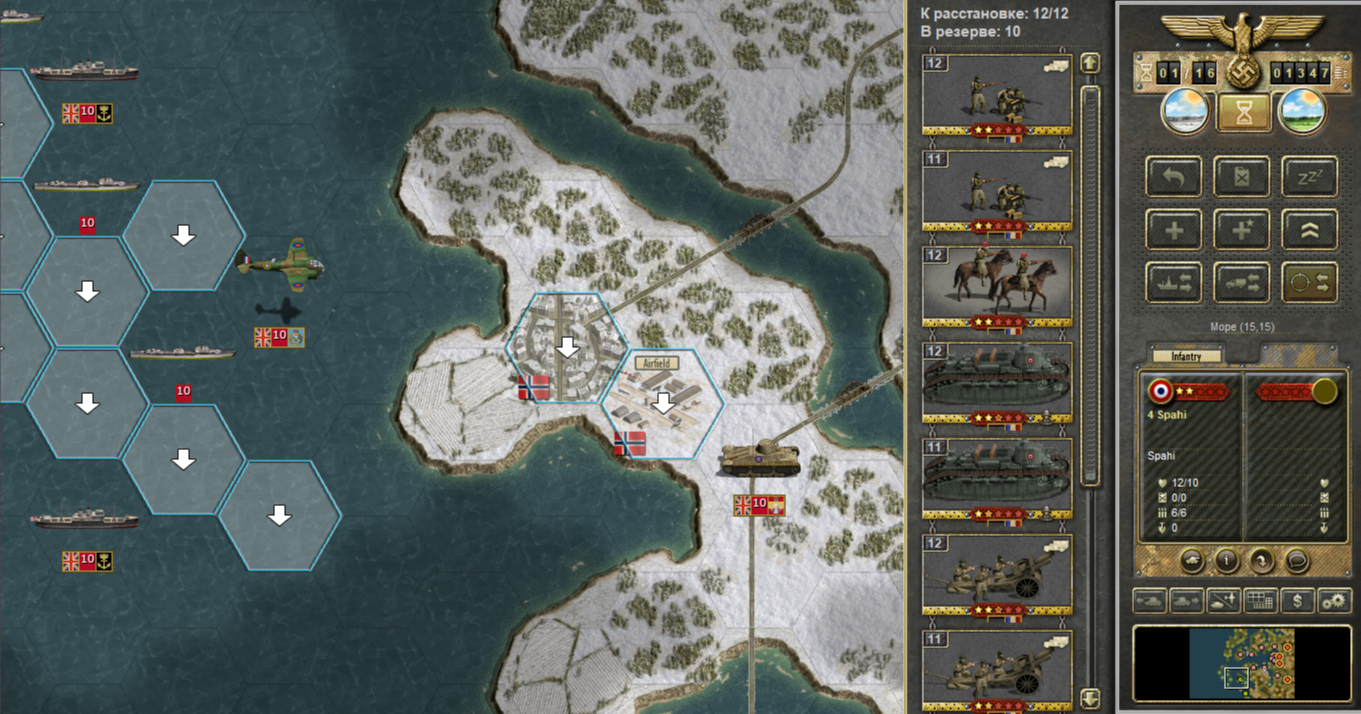The image size is (1361, 714).
Task: Select the Spahi cavalry unit card
Action: (996, 287)
